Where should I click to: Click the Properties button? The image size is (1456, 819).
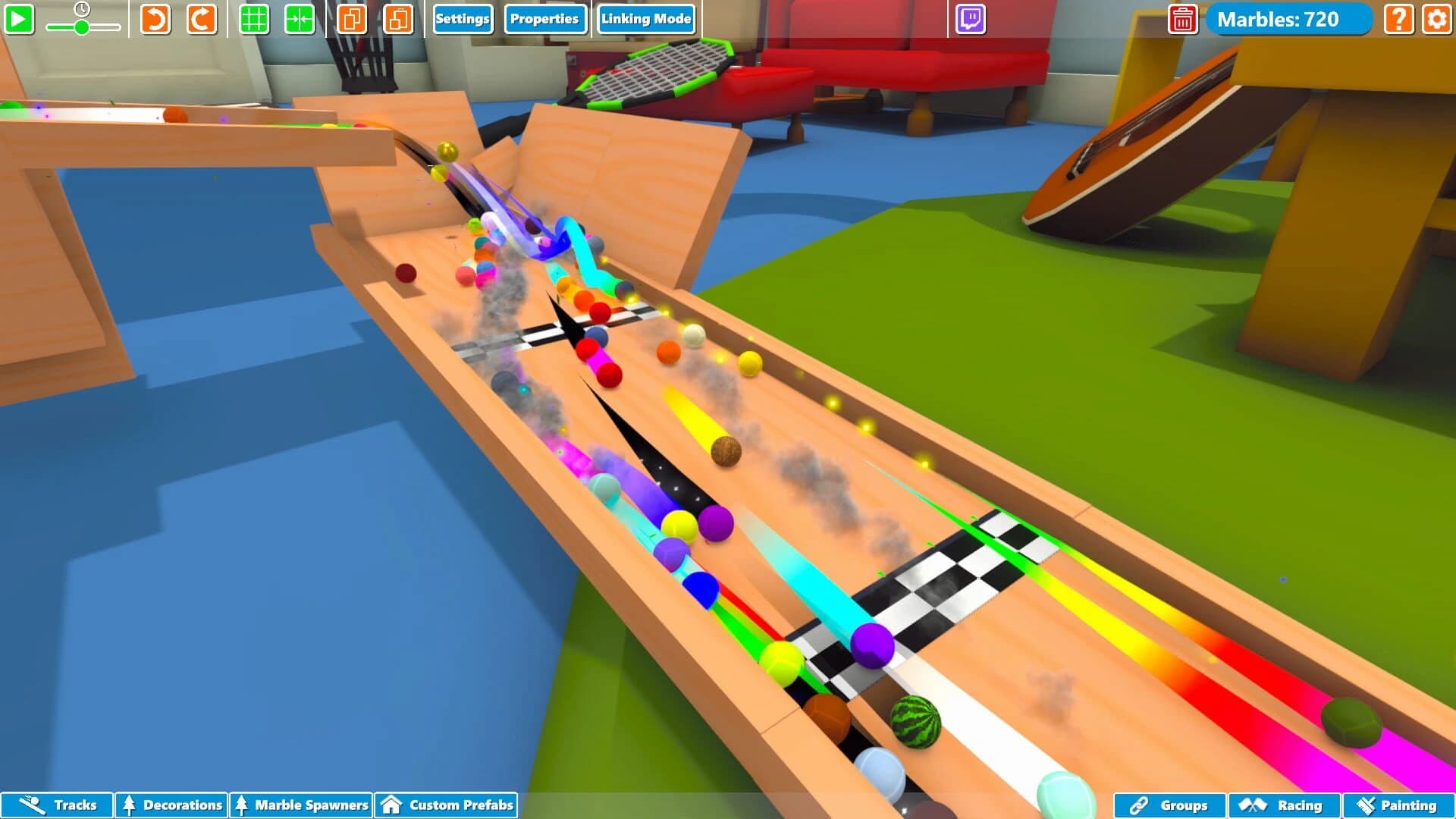pyautogui.click(x=544, y=19)
